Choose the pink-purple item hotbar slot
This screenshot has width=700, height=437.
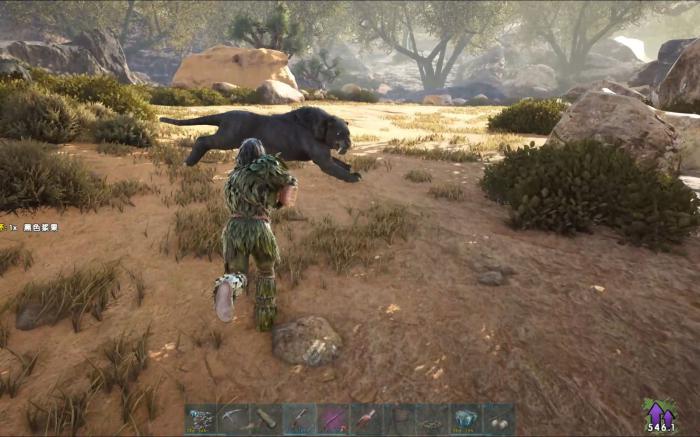[333, 418]
